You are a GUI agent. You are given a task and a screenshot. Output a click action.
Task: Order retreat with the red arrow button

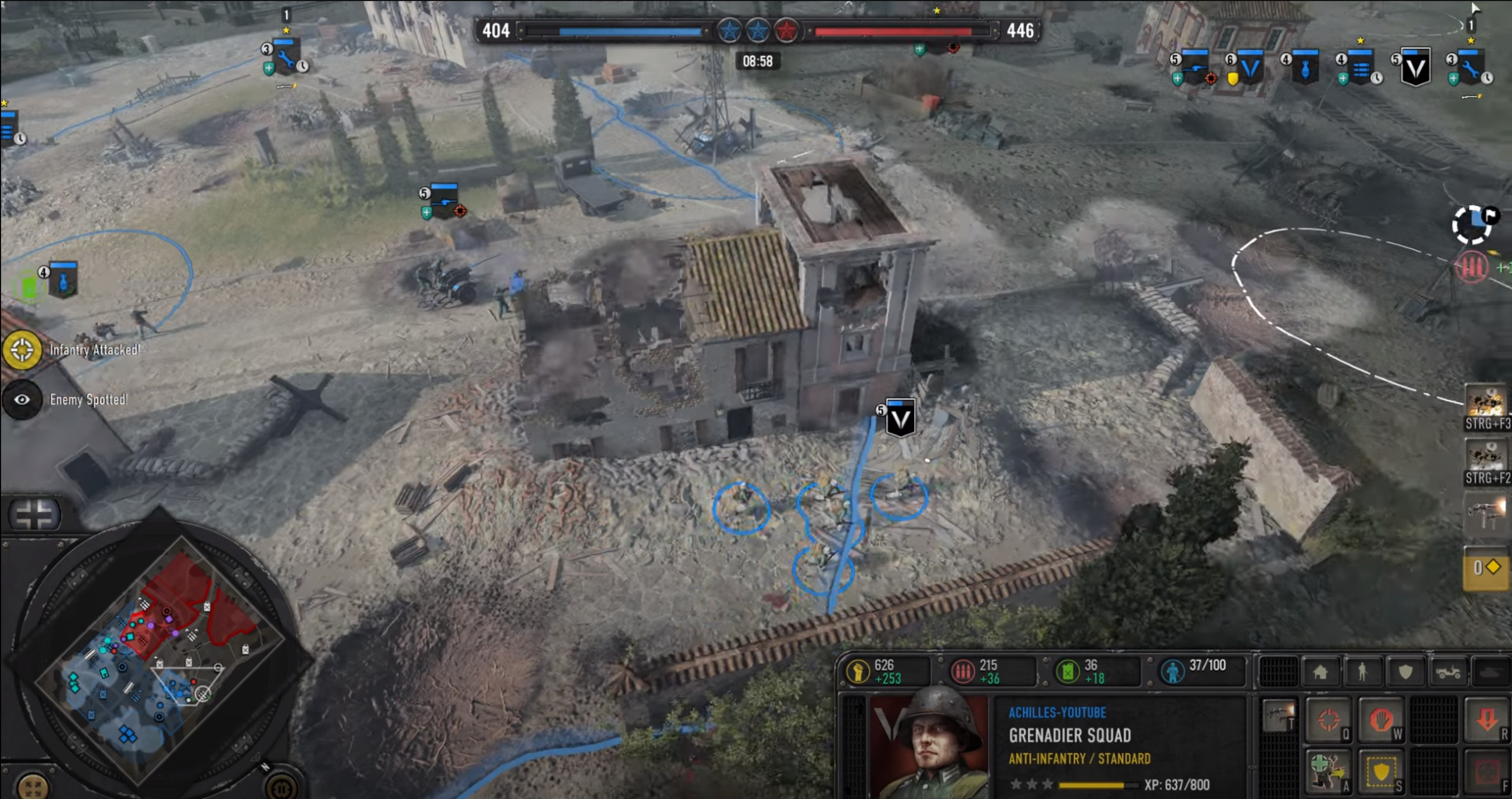1487,720
